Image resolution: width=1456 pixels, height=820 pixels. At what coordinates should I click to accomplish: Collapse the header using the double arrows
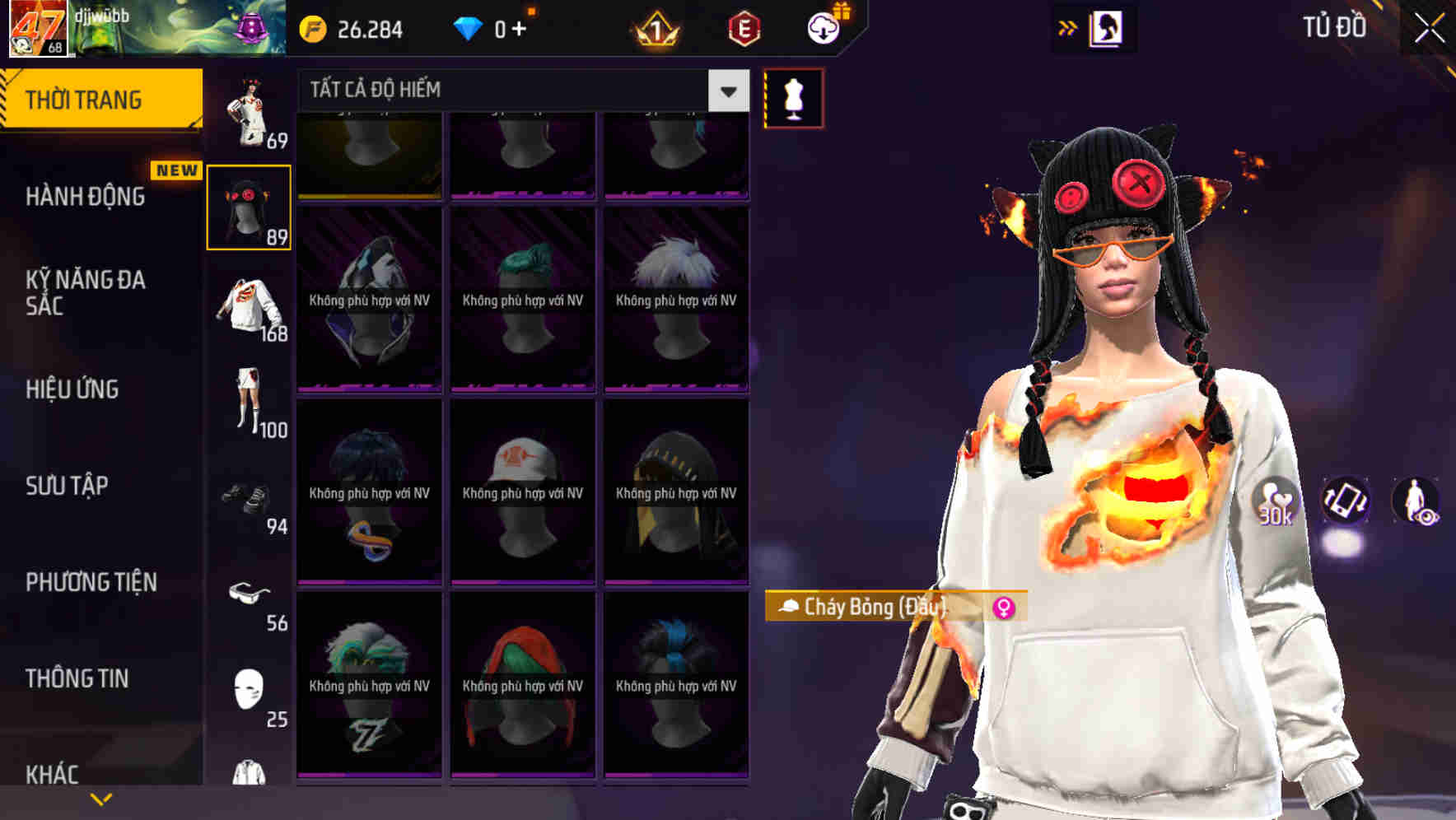1068,27
